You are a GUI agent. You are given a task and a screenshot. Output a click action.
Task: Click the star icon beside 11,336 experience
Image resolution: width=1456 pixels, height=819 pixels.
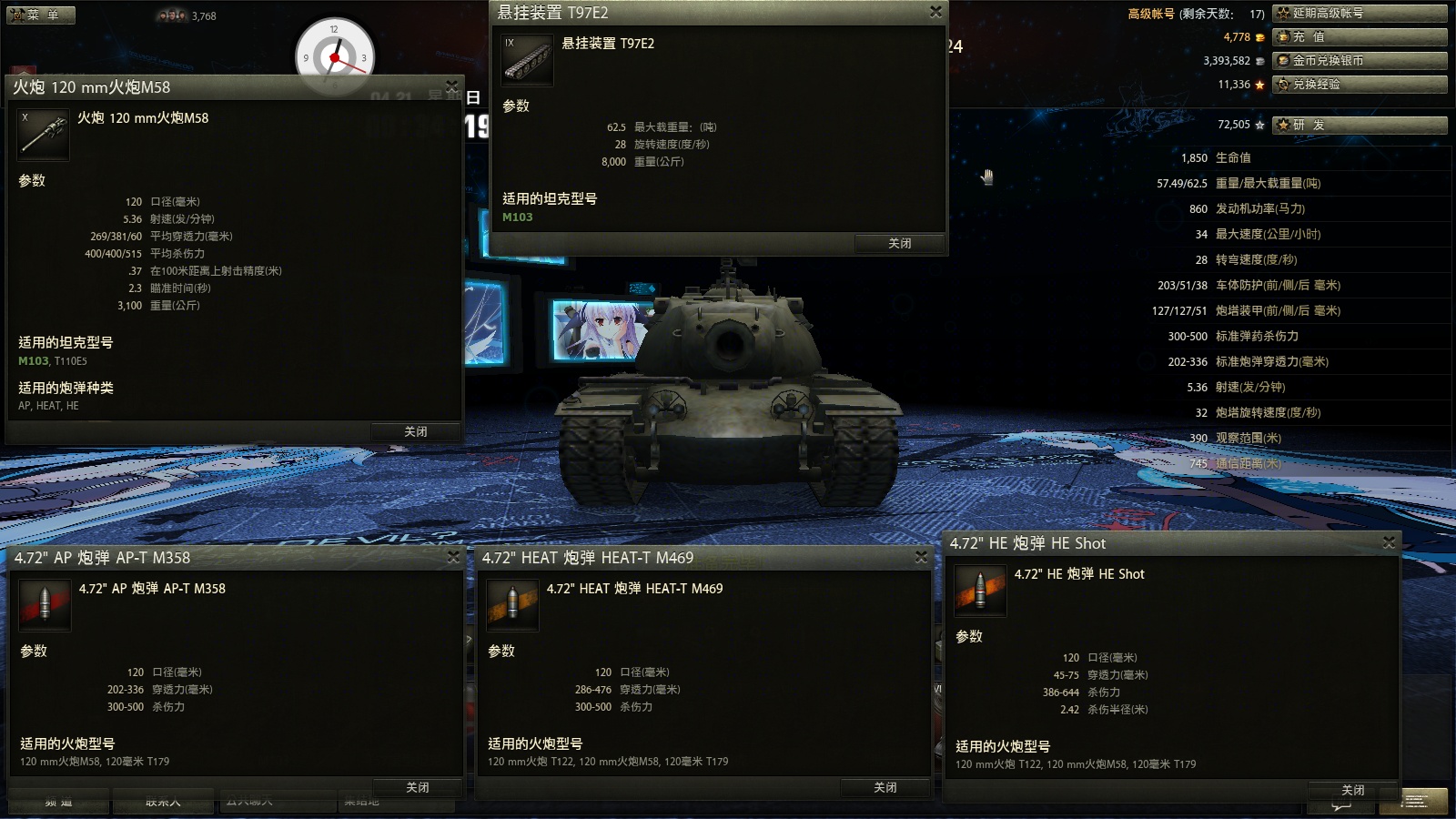coord(1259,84)
